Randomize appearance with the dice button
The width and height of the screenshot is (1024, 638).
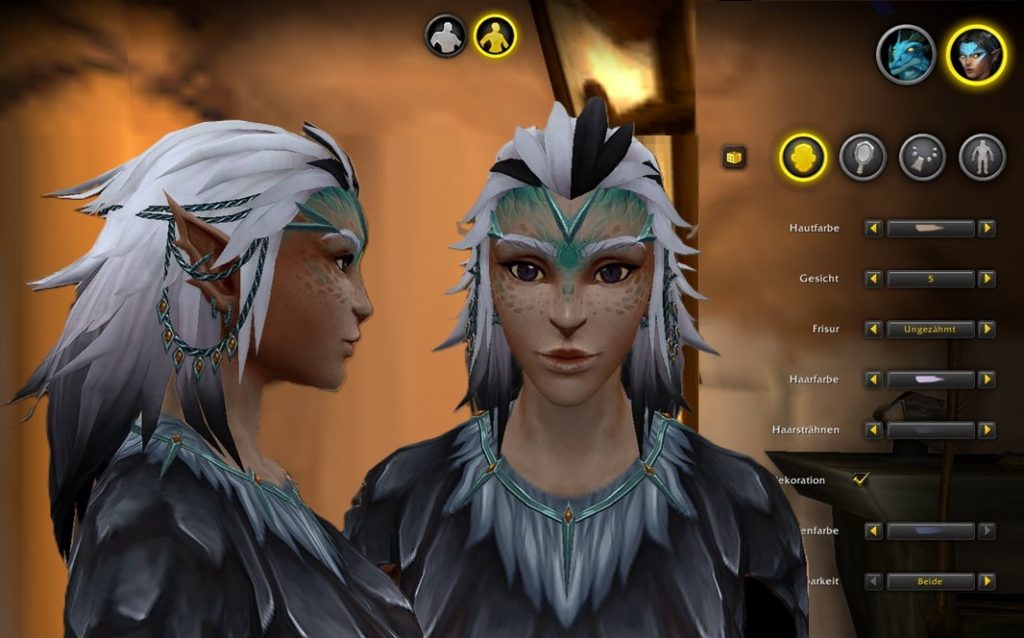pyautogui.click(x=735, y=157)
